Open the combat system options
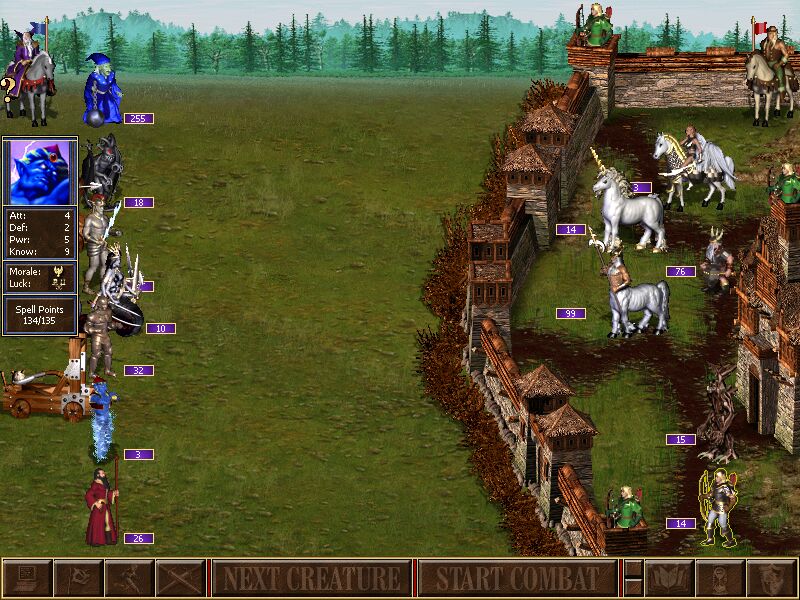800x600 pixels. [27, 578]
